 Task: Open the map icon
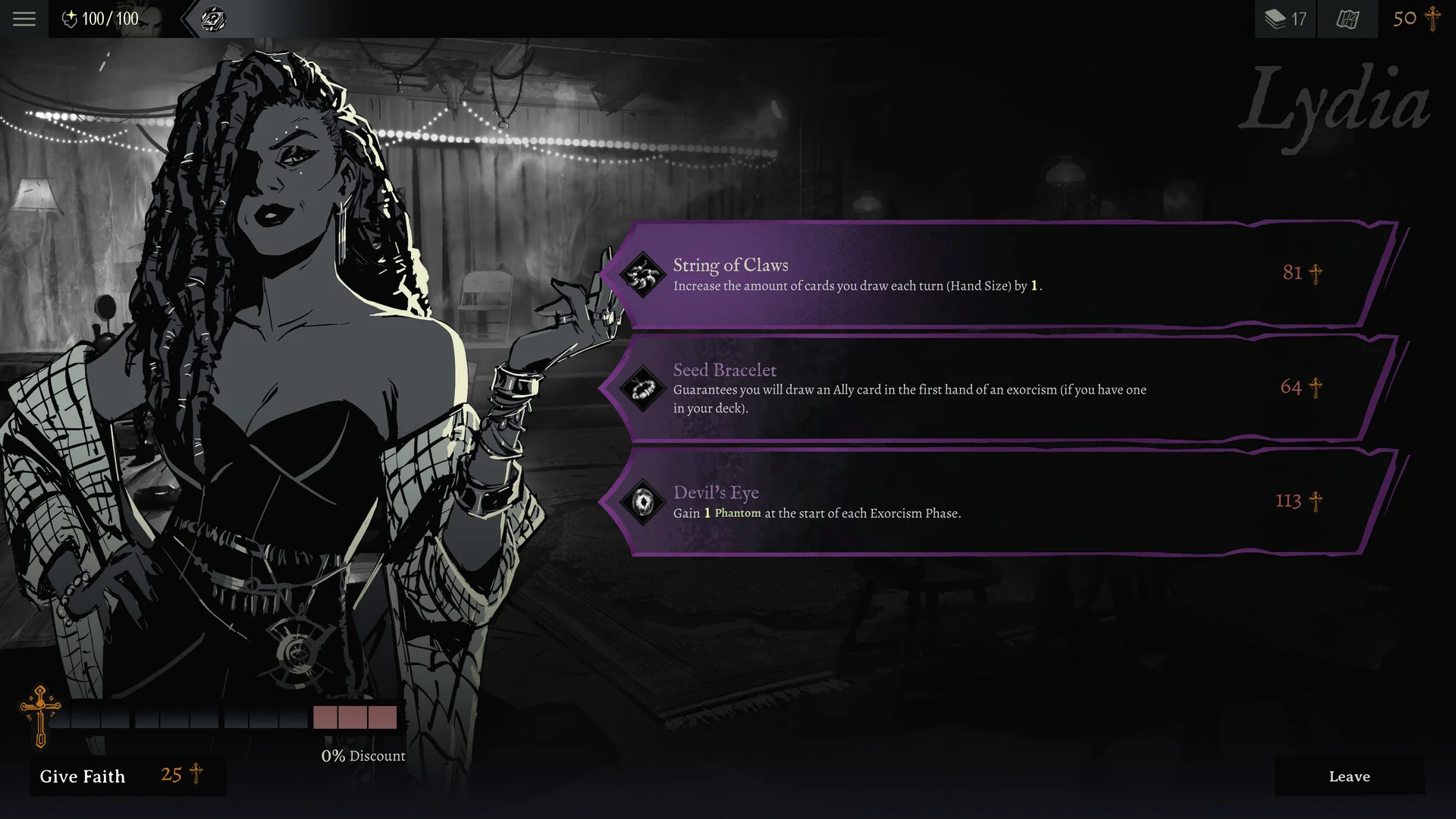1348,19
